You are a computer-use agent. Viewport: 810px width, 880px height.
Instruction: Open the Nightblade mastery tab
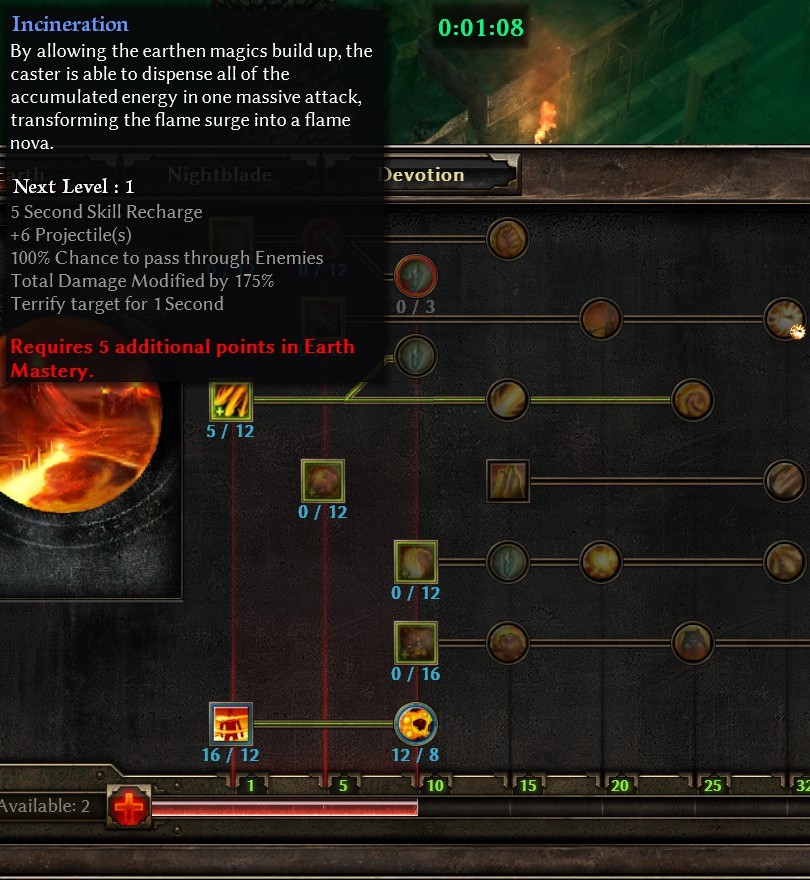[220, 175]
